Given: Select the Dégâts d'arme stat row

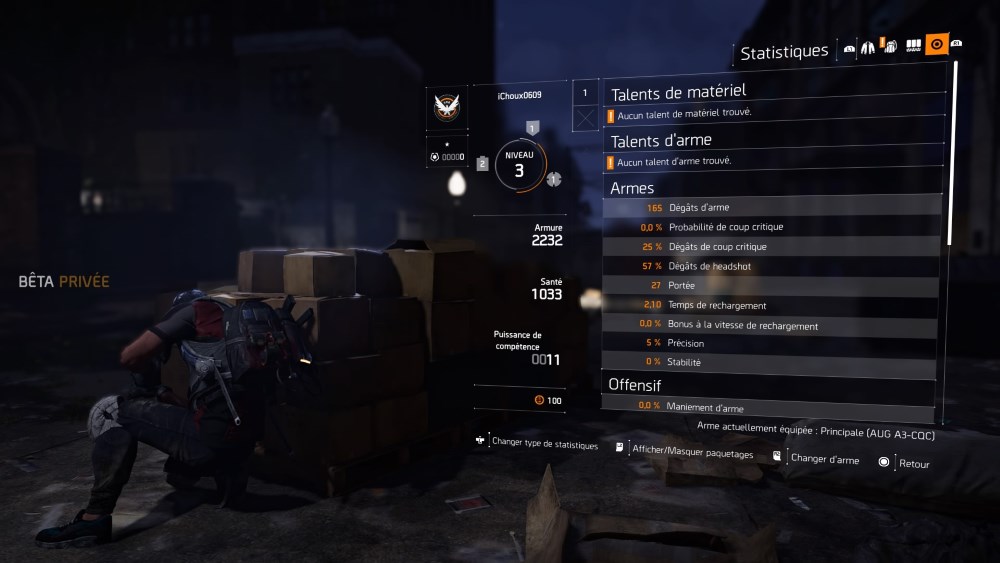Looking at the screenshot, I should point(772,208).
